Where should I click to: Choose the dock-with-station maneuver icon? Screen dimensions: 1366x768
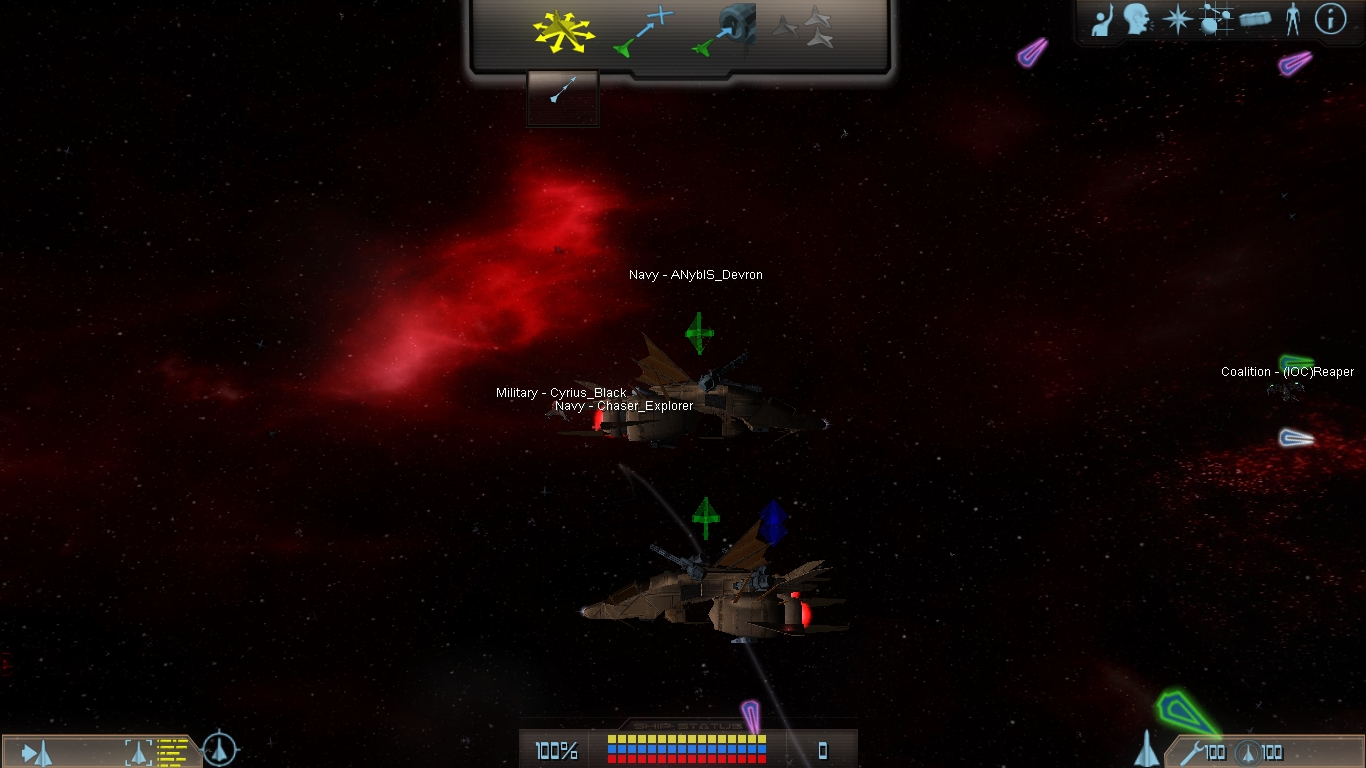pos(724,31)
